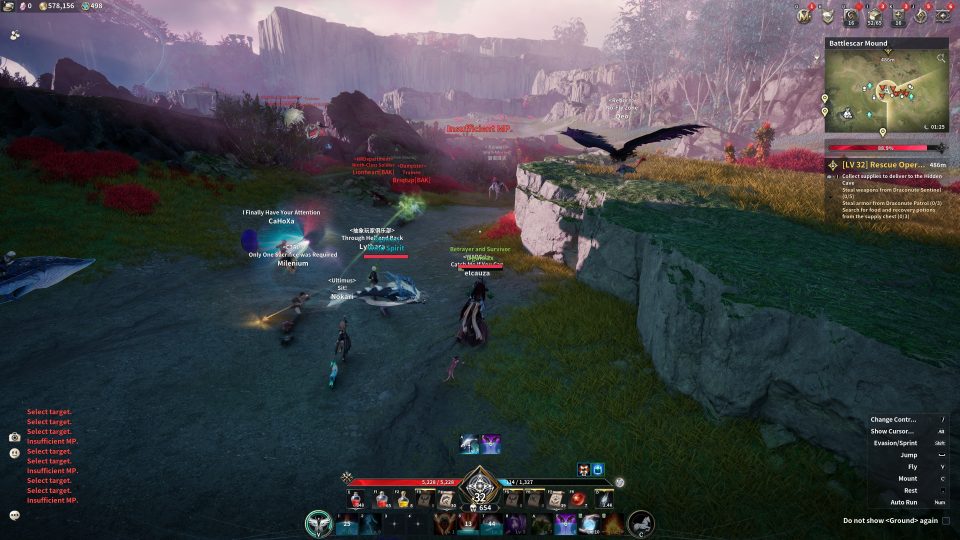Activate the winged flight icon beside skill bar

pos(320,523)
